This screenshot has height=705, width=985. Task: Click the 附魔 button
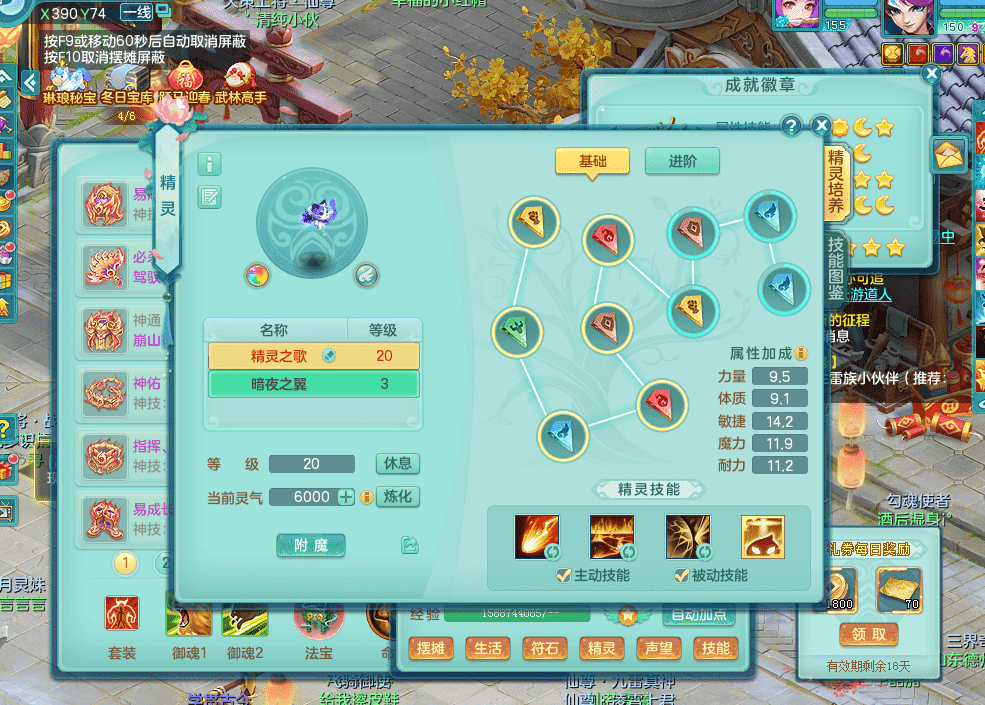pos(311,545)
